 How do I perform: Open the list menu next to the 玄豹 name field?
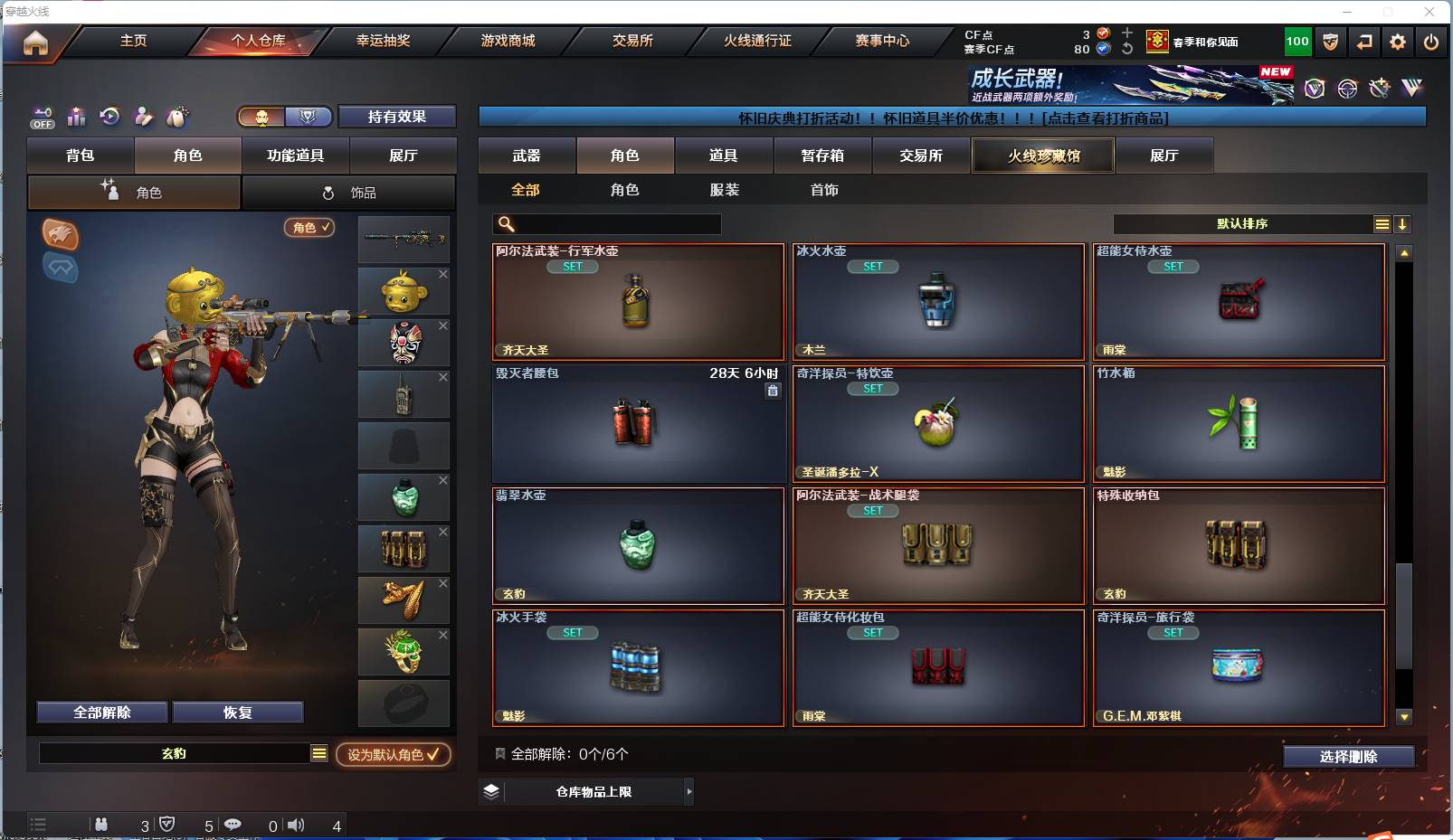[318, 752]
